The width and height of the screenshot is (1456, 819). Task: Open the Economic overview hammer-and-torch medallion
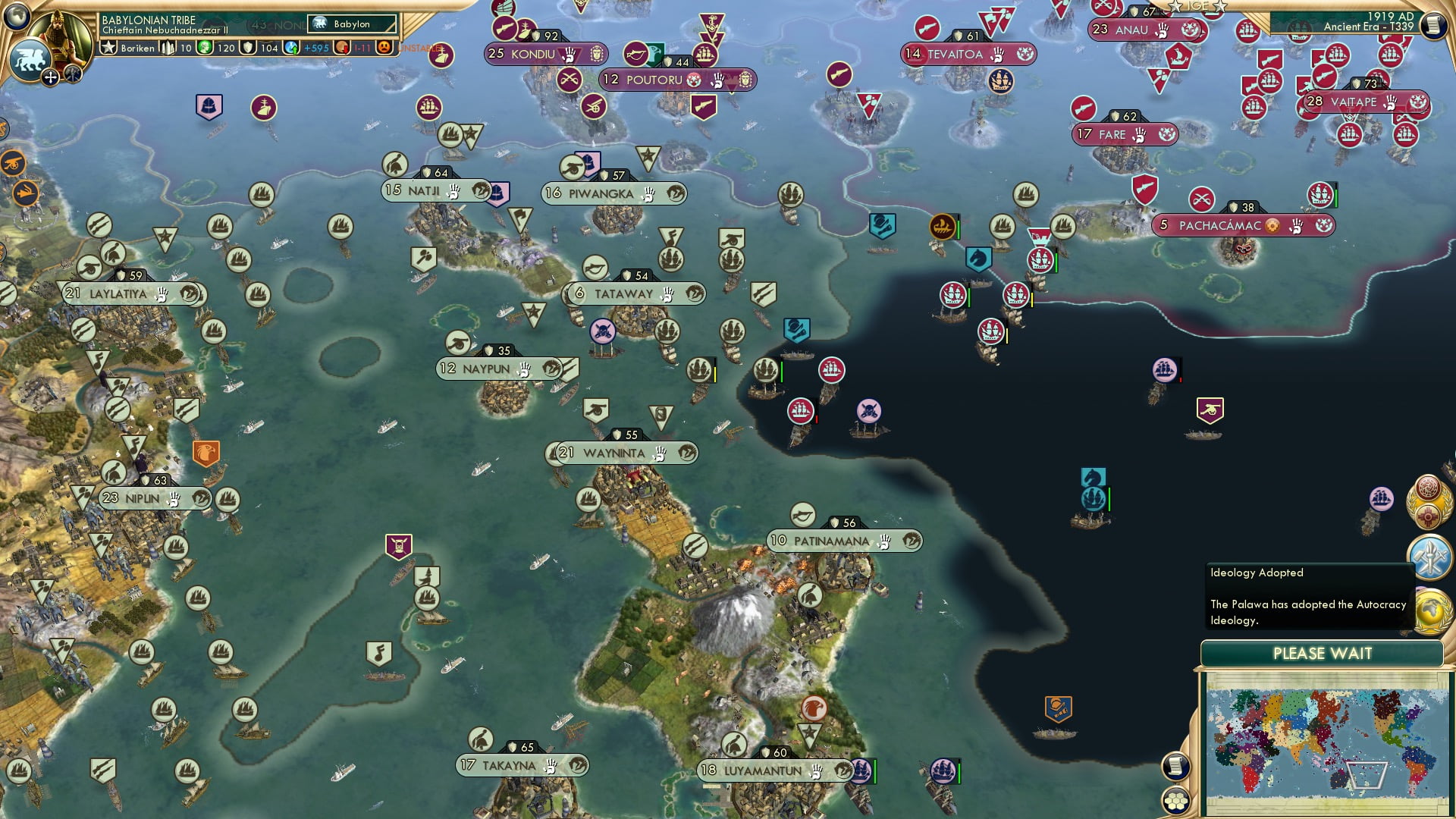click(x=1430, y=556)
